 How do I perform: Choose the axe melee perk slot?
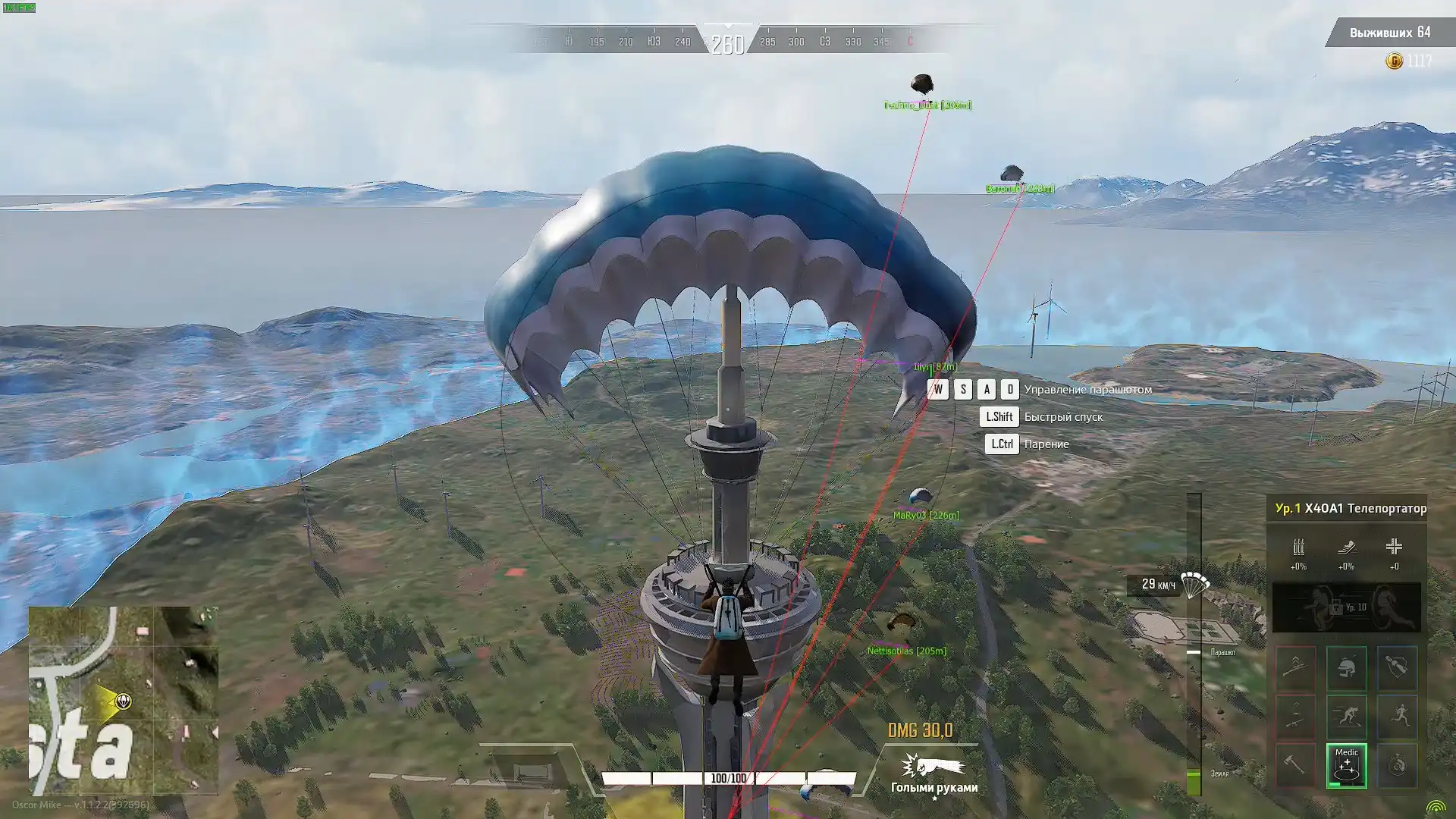(x=1295, y=765)
